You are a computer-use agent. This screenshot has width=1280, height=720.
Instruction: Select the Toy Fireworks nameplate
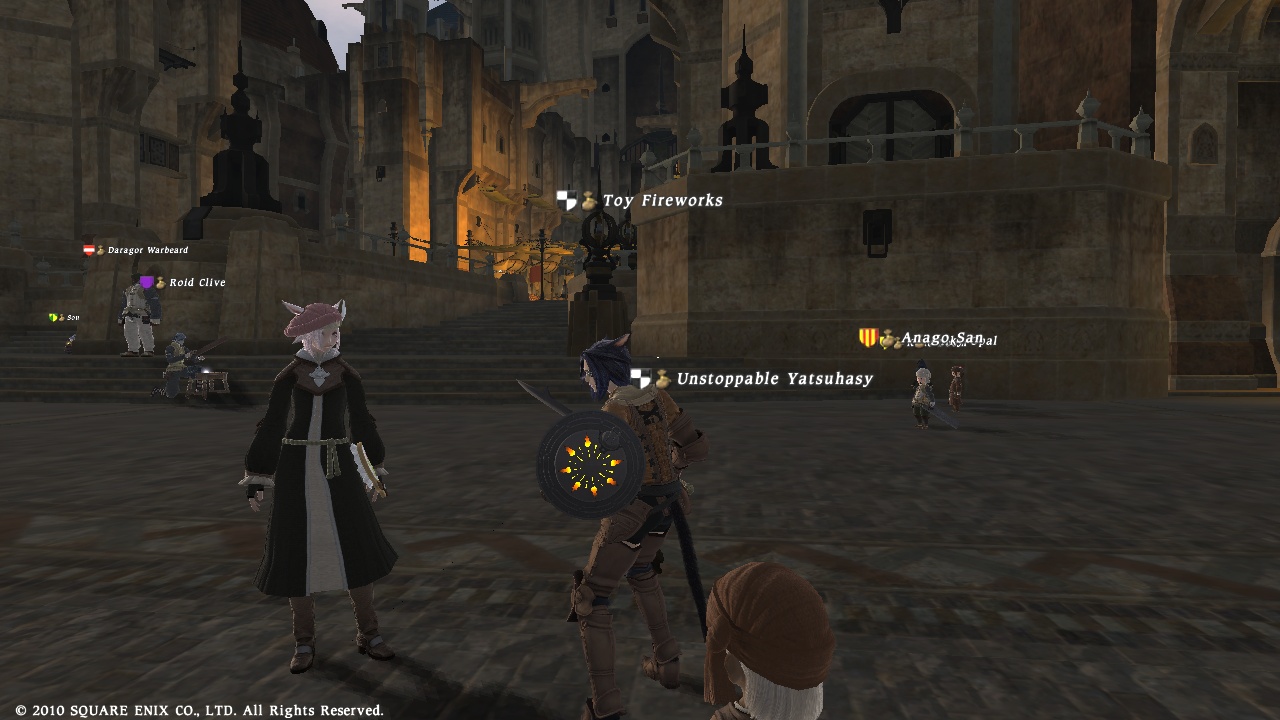[662, 201]
